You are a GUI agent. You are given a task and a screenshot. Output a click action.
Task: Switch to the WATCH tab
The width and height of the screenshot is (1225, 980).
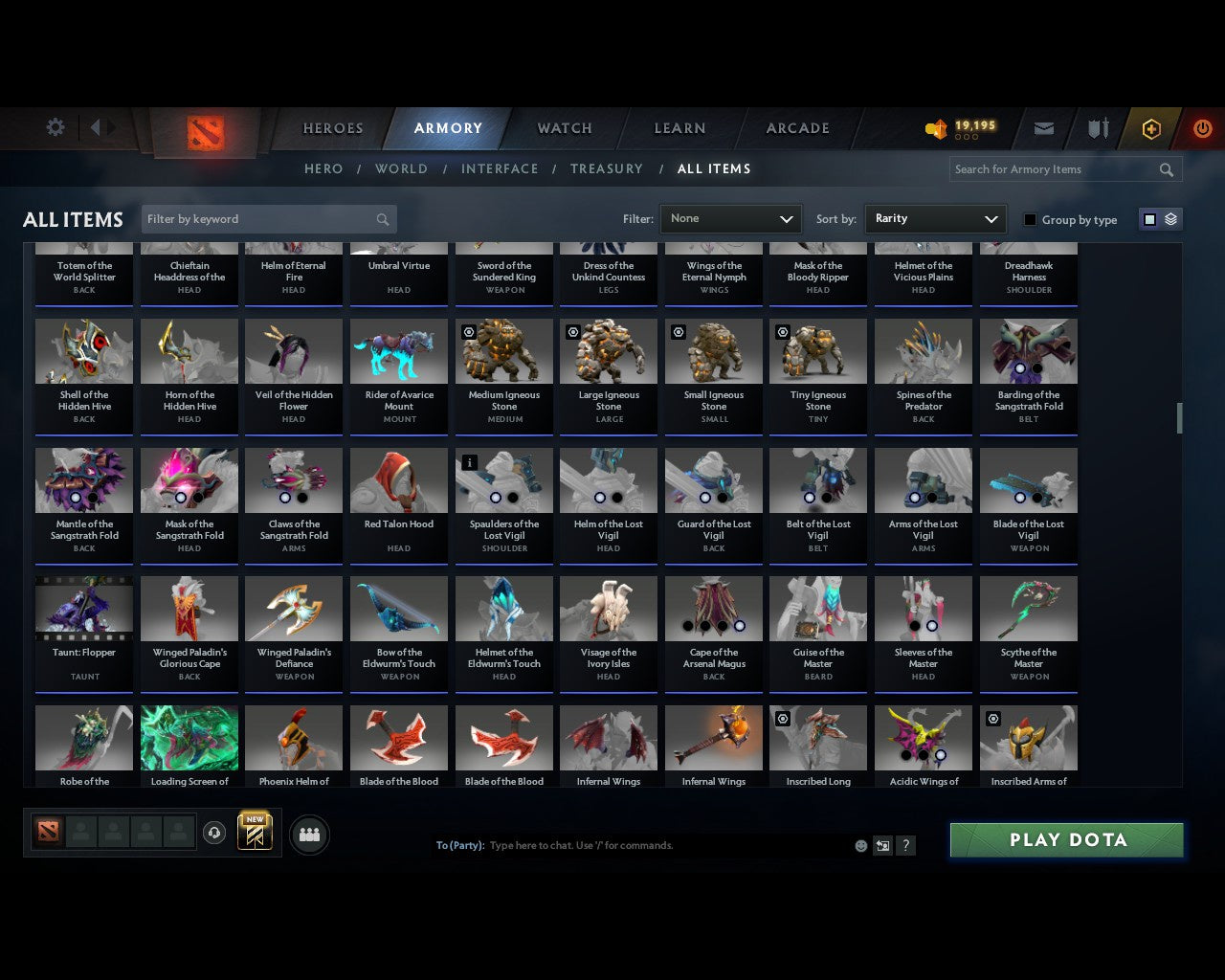[x=564, y=128]
